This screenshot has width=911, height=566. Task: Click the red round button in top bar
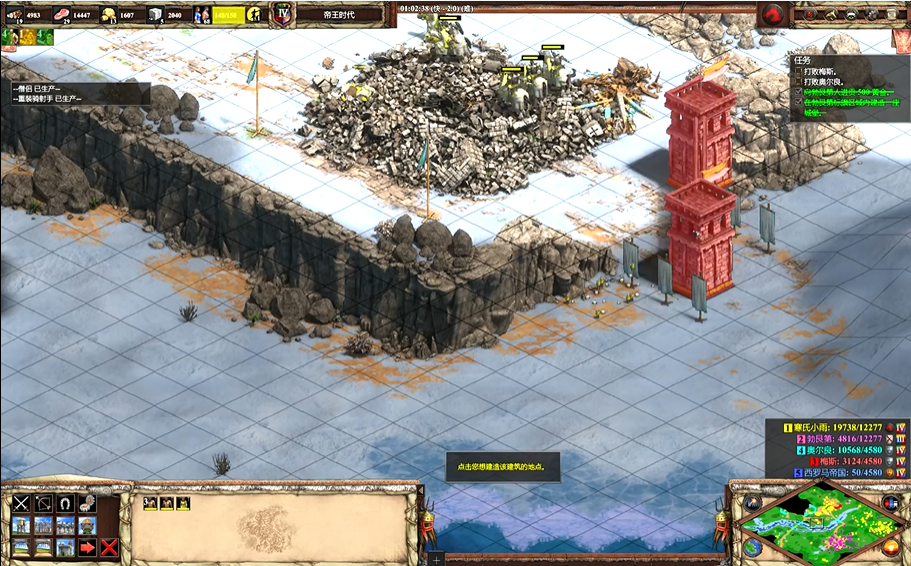(x=772, y=15)
